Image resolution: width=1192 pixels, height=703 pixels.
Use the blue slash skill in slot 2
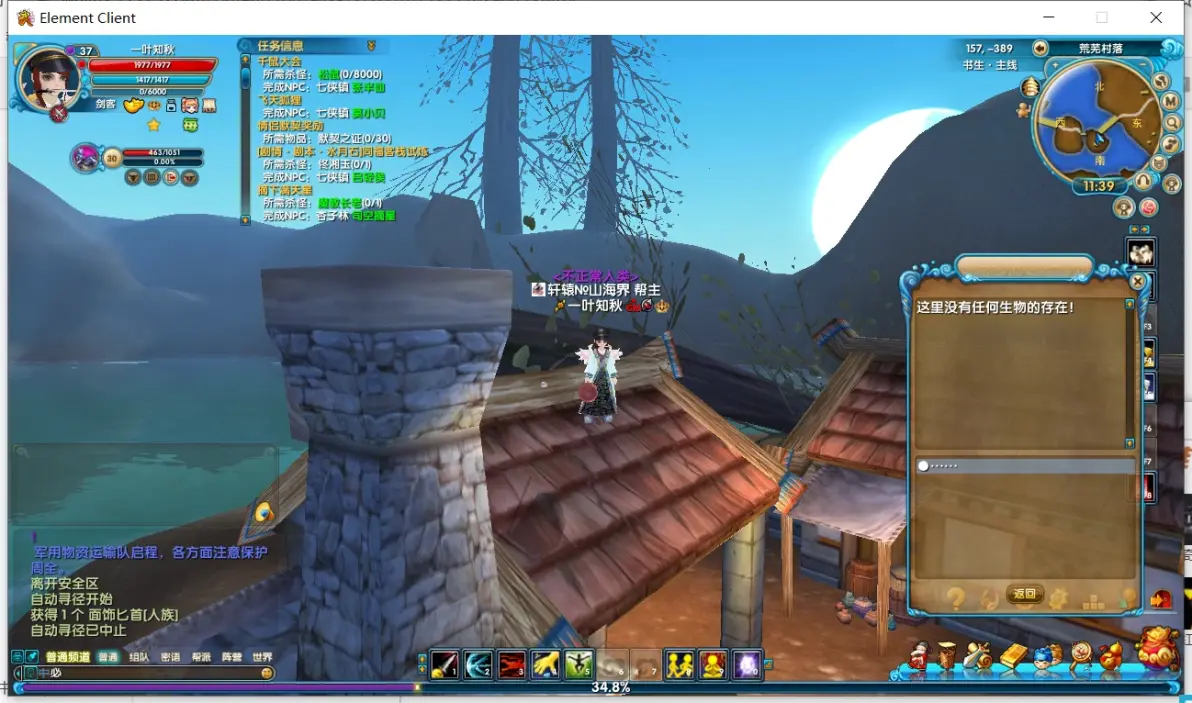478,663
